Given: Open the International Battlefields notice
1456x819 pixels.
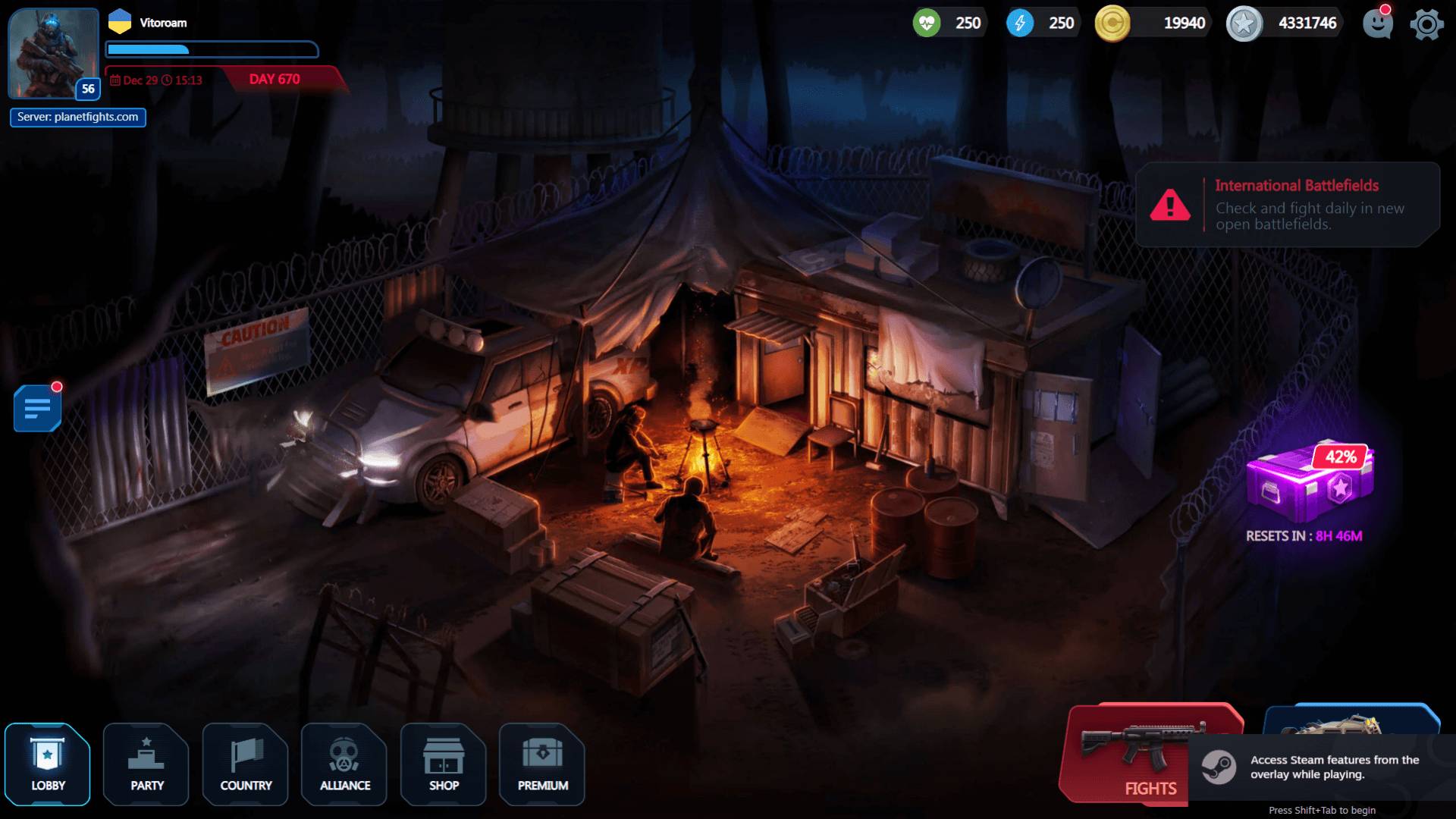Looking at the screenshot, I should coord(1288,205).
